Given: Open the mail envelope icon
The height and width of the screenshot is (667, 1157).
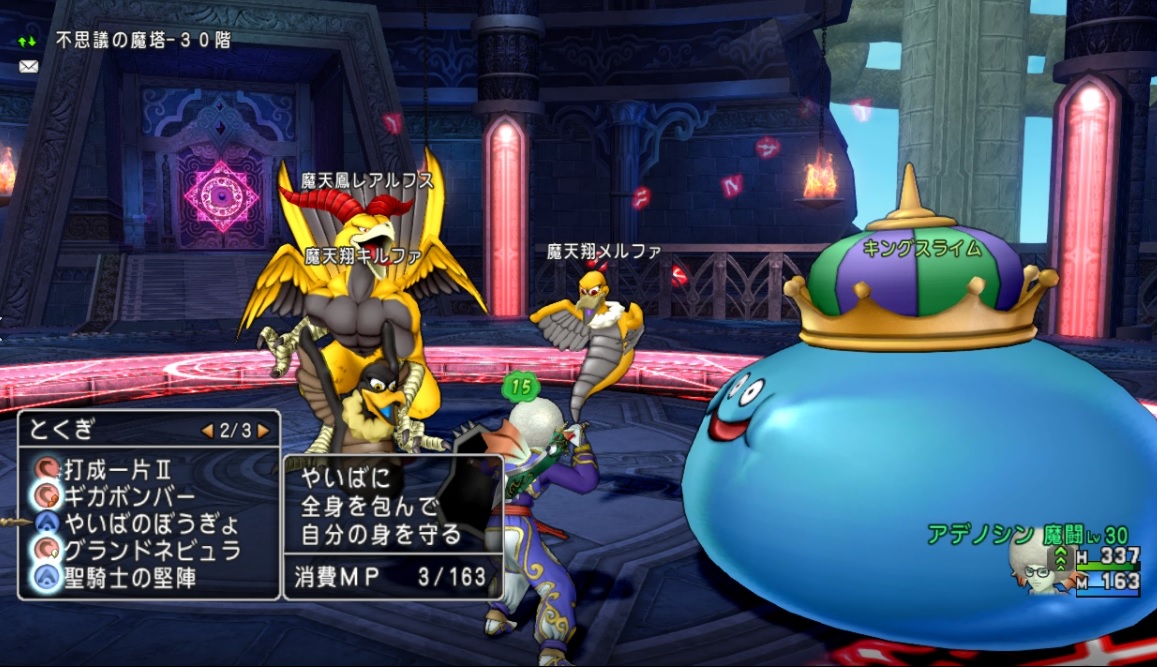Looking at the screenshot, I should point(28,67).
